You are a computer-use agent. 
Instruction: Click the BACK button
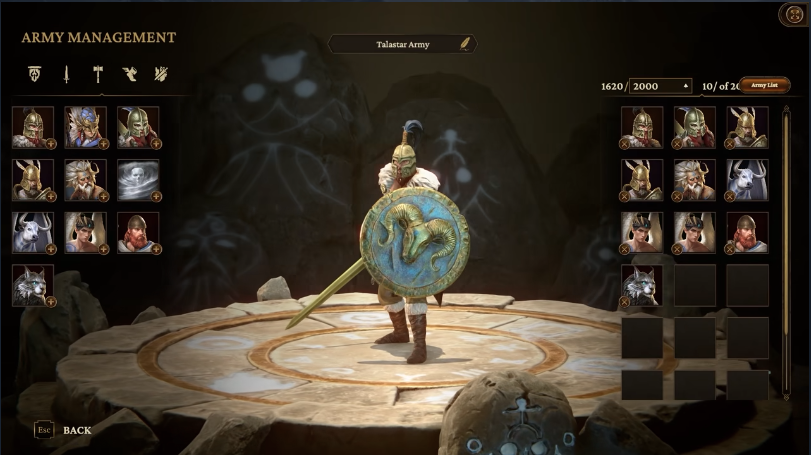click(x=77, y=430)
